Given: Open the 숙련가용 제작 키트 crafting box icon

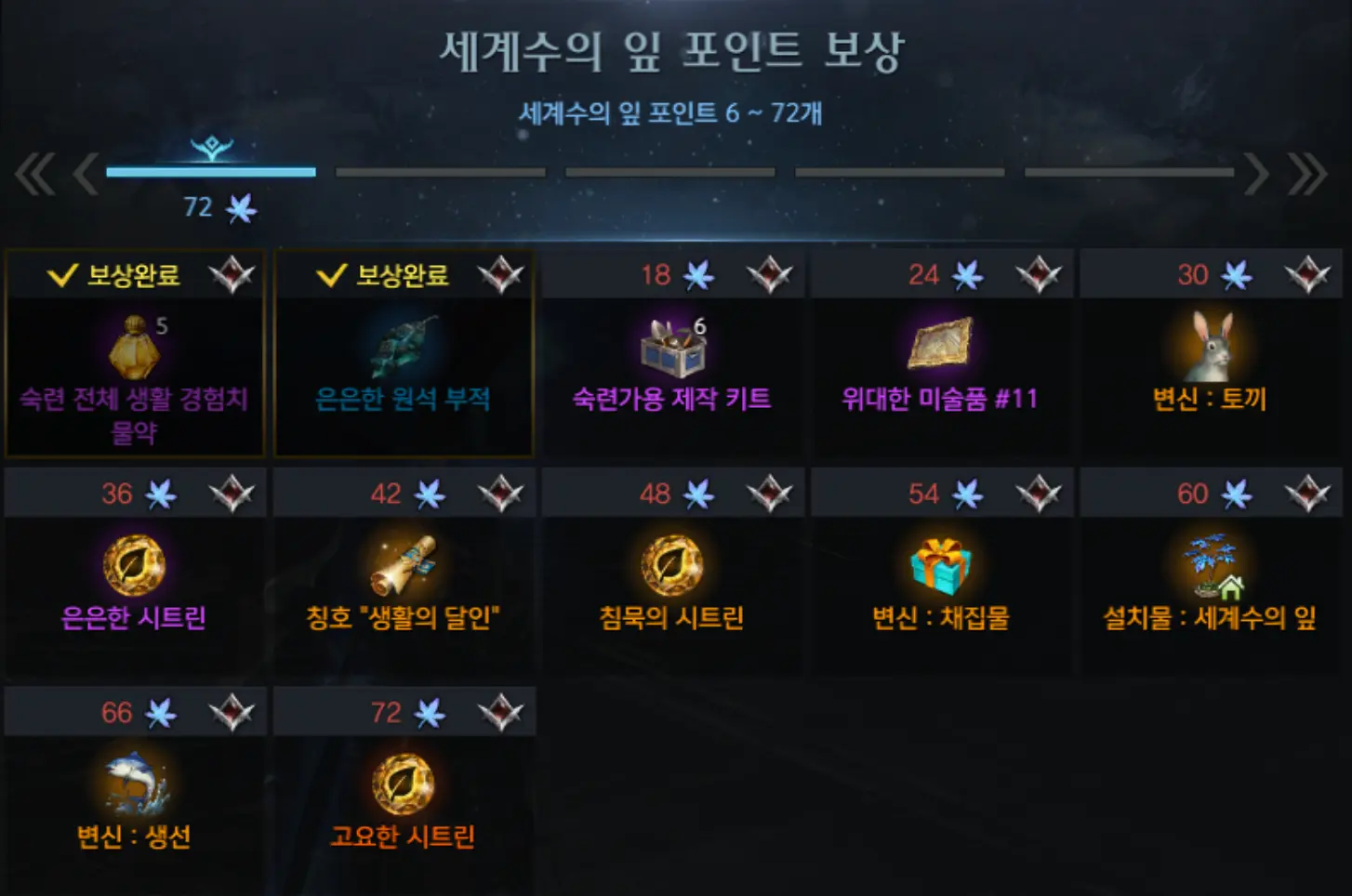Looking at the screenshot, I should tap(671, 349).
